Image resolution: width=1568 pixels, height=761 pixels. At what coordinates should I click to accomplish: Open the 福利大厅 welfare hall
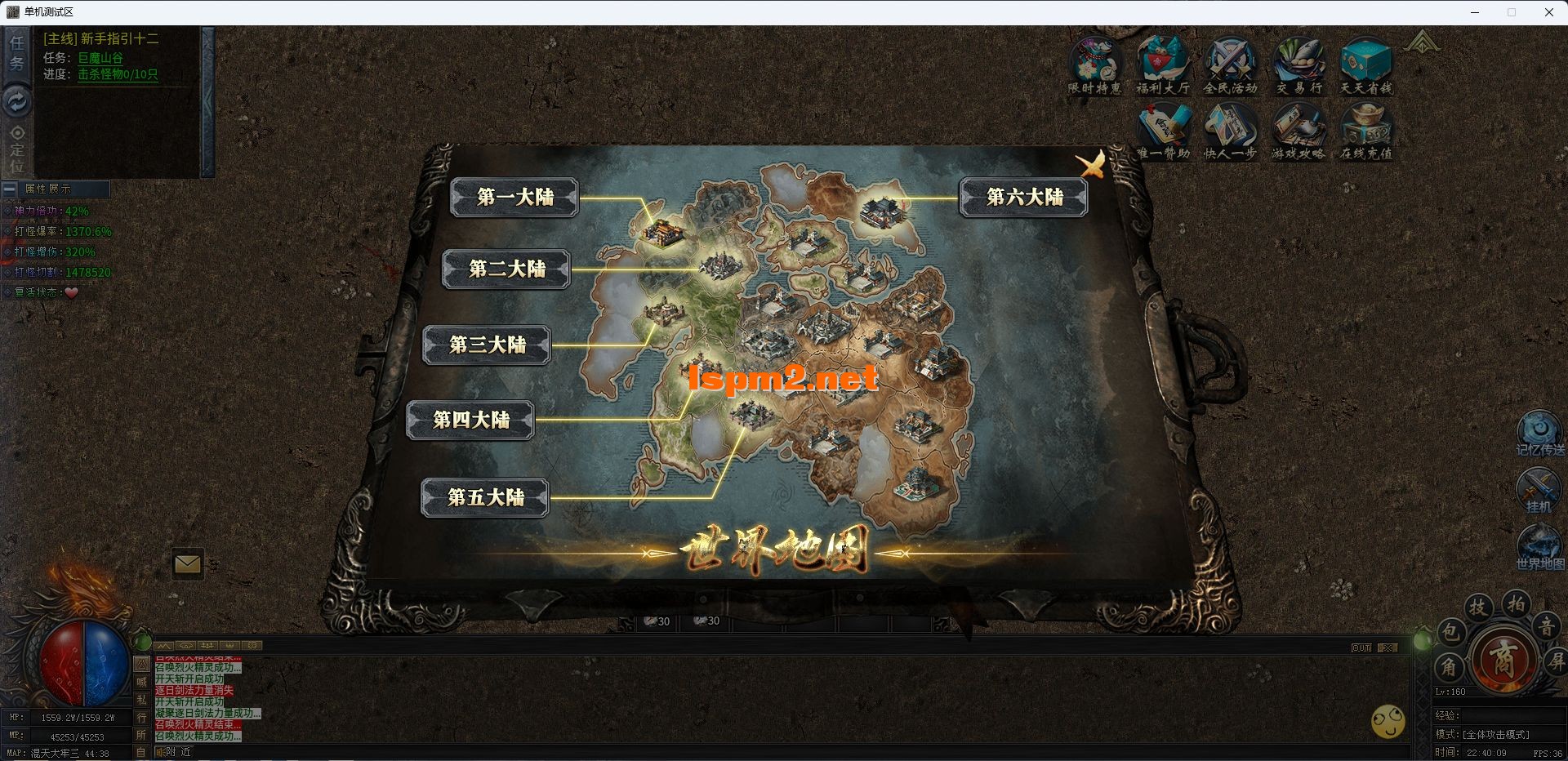(x=1162, y=64)
